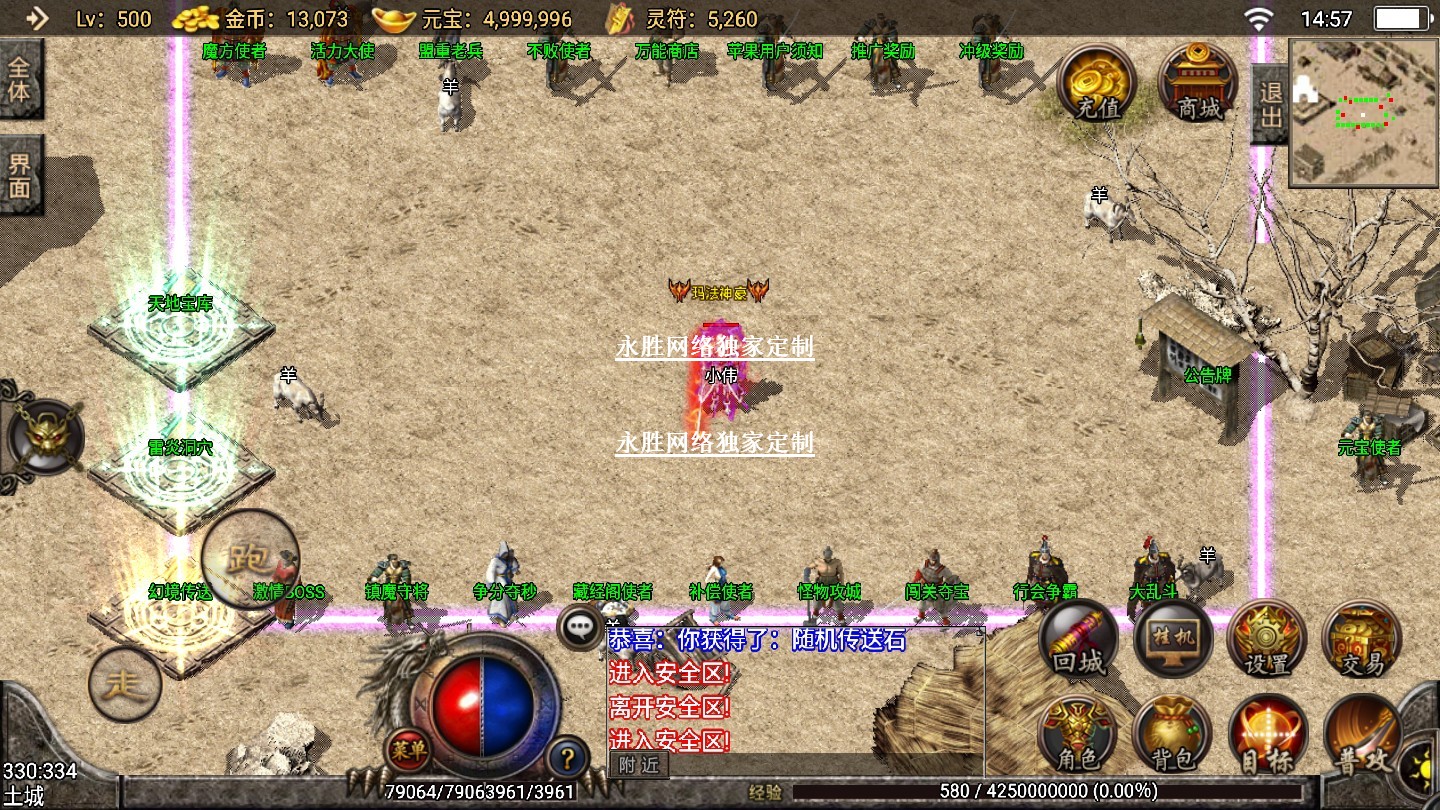Open the minimap
Screen dimensions: 1440x810
point(1364,112)
